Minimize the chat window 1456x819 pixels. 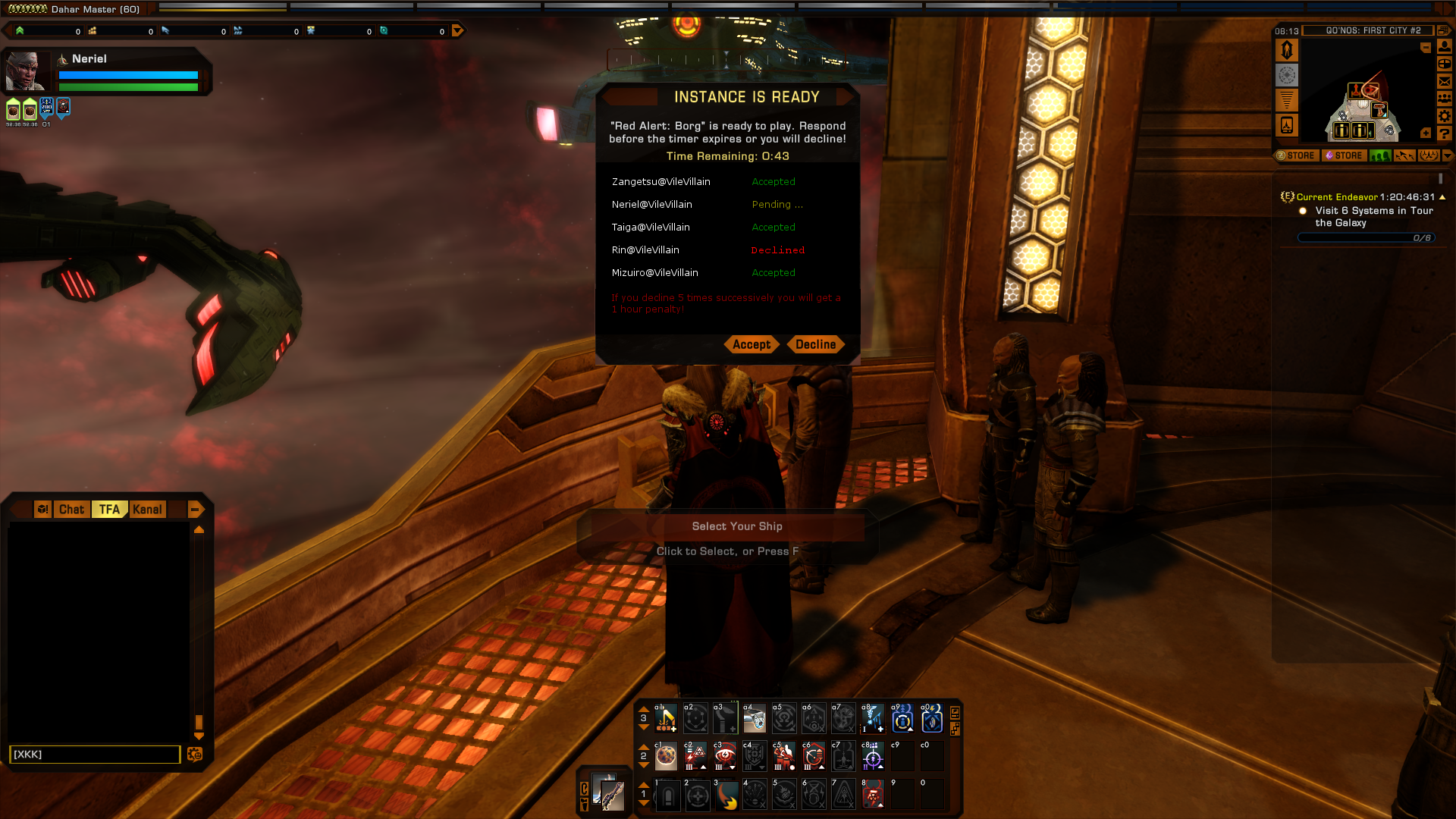195,510
